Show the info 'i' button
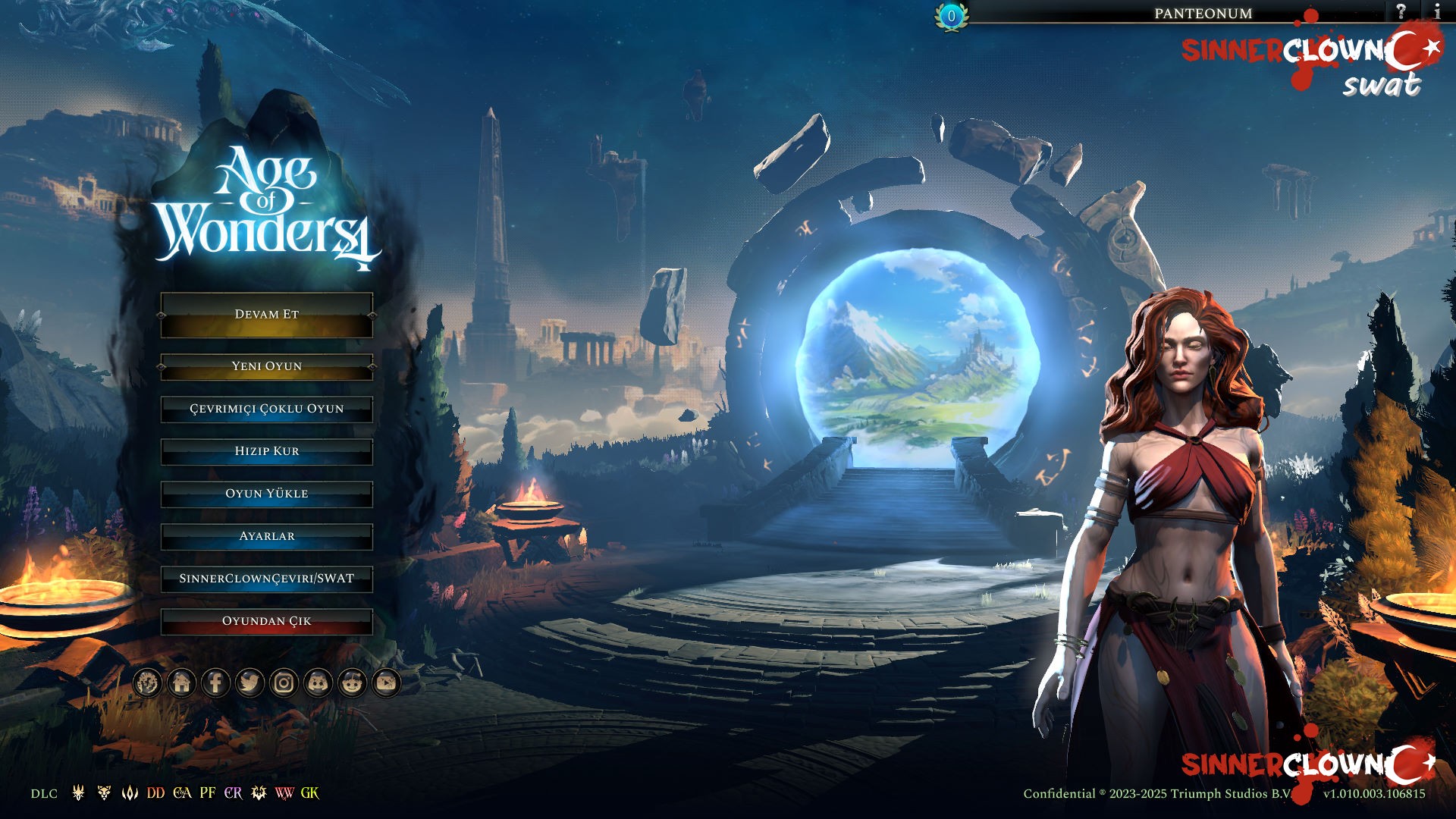This screenshot has width=1456, height=819. 1436,11
